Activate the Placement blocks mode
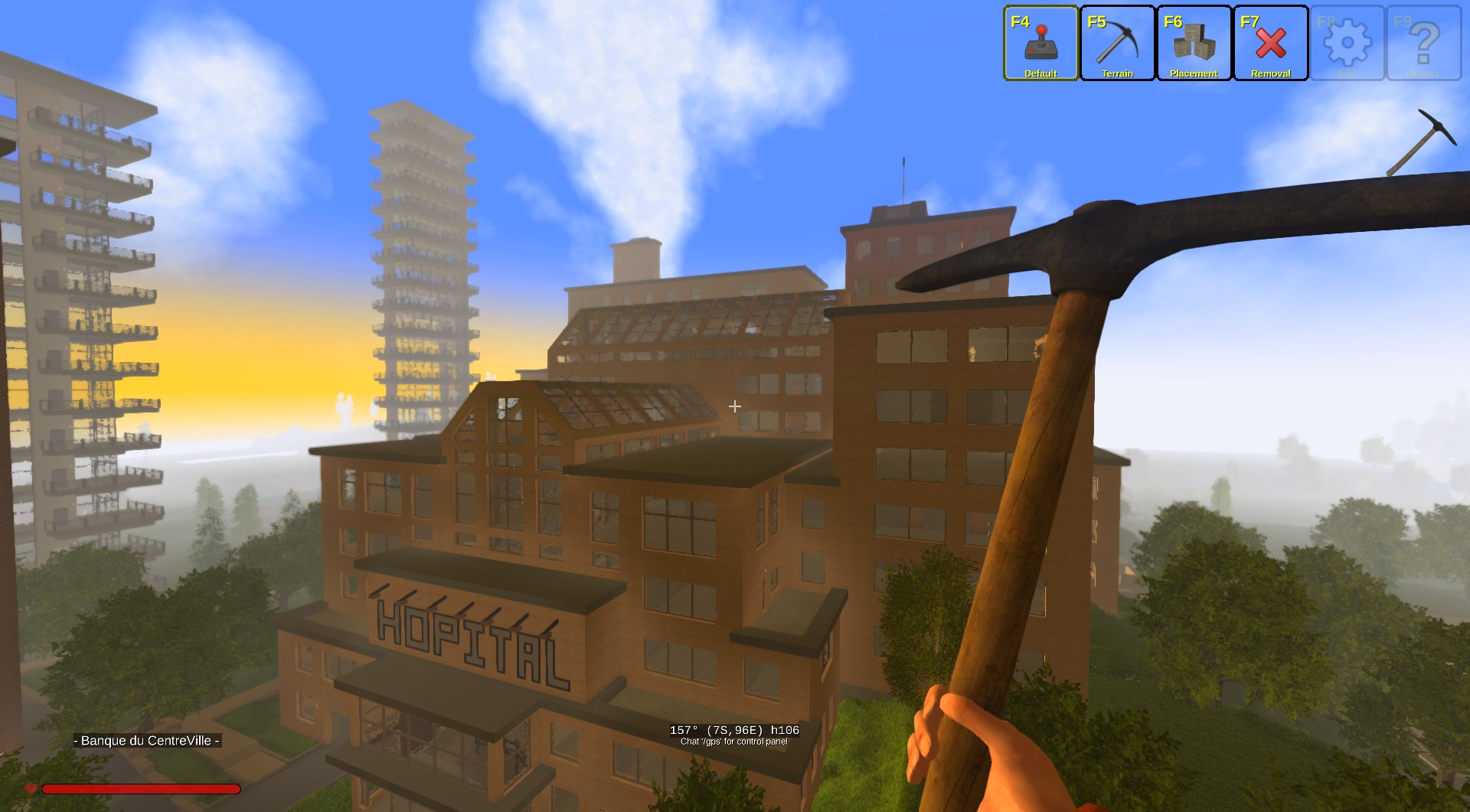Screen dimensions: 1470x812 [1194, 44]
